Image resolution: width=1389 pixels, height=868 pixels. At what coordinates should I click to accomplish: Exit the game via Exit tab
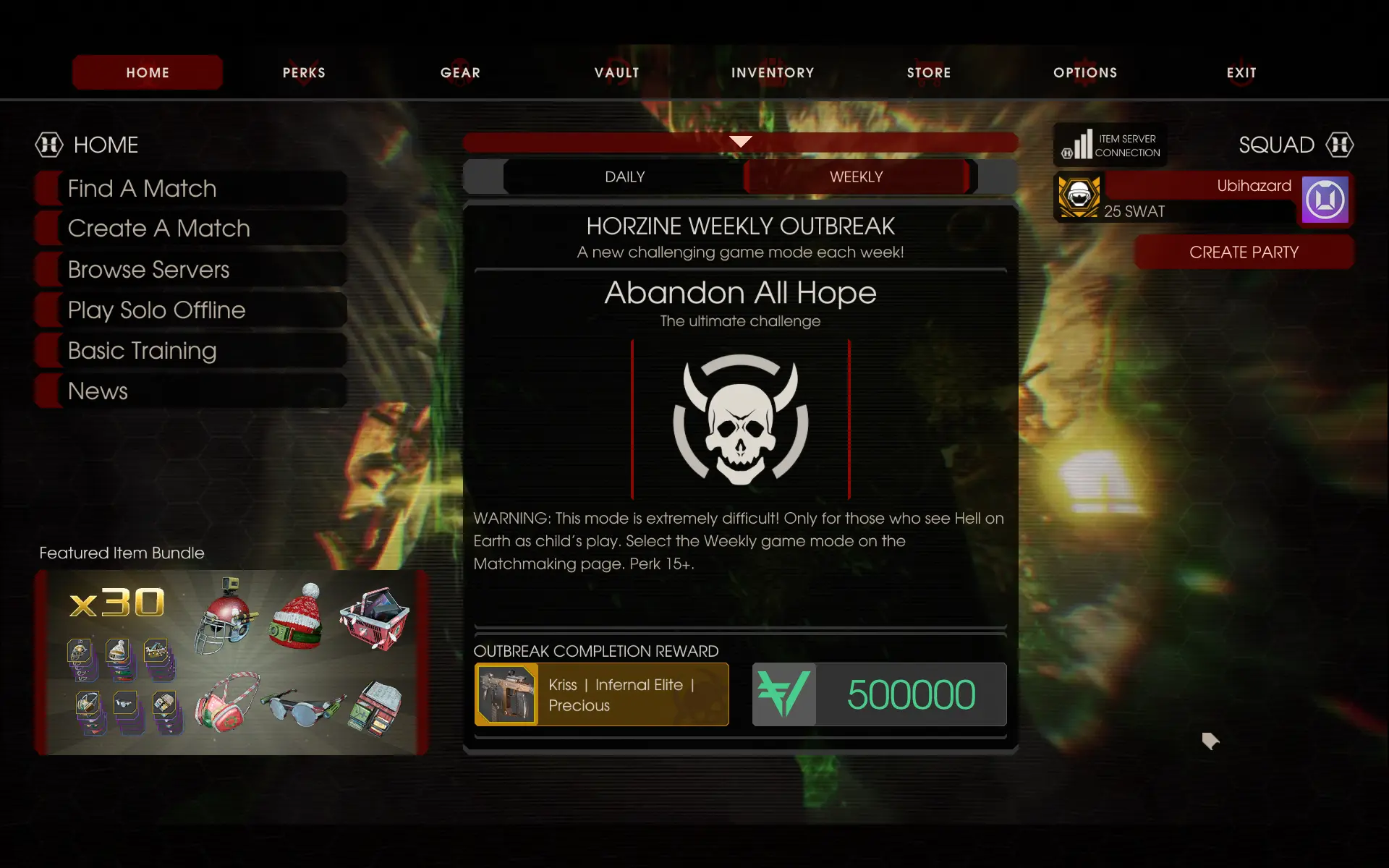pyautogui.click(x=1241, y=72)
